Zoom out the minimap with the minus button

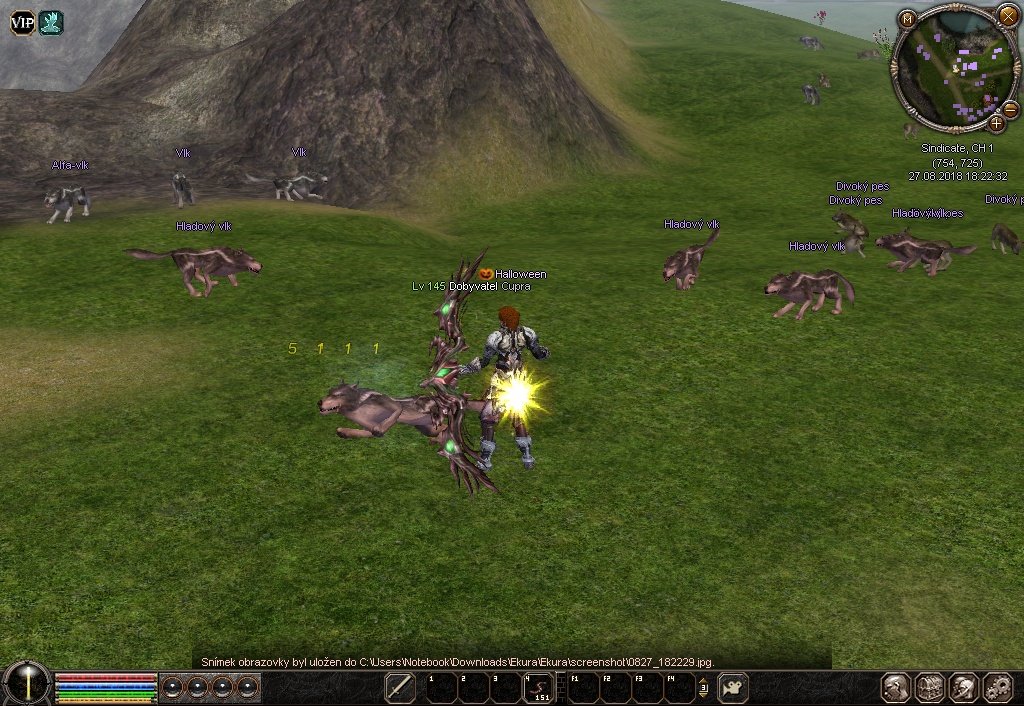[x=1010, y=109]
